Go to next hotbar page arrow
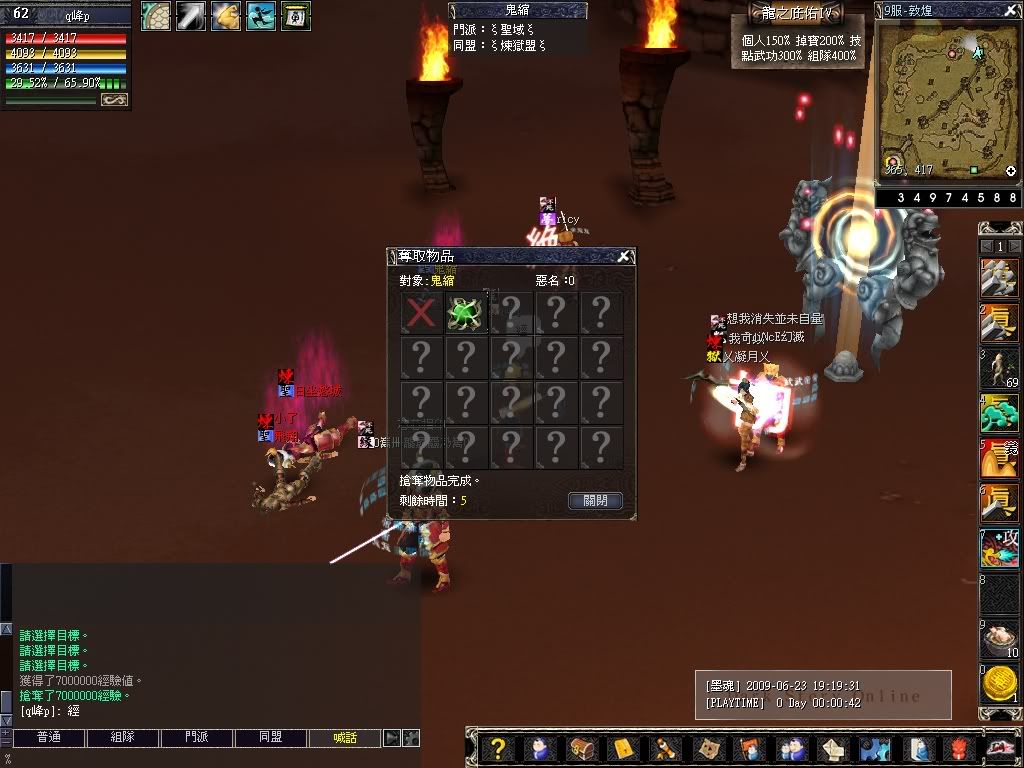The image size is (1024, 768). point(1015,246)
